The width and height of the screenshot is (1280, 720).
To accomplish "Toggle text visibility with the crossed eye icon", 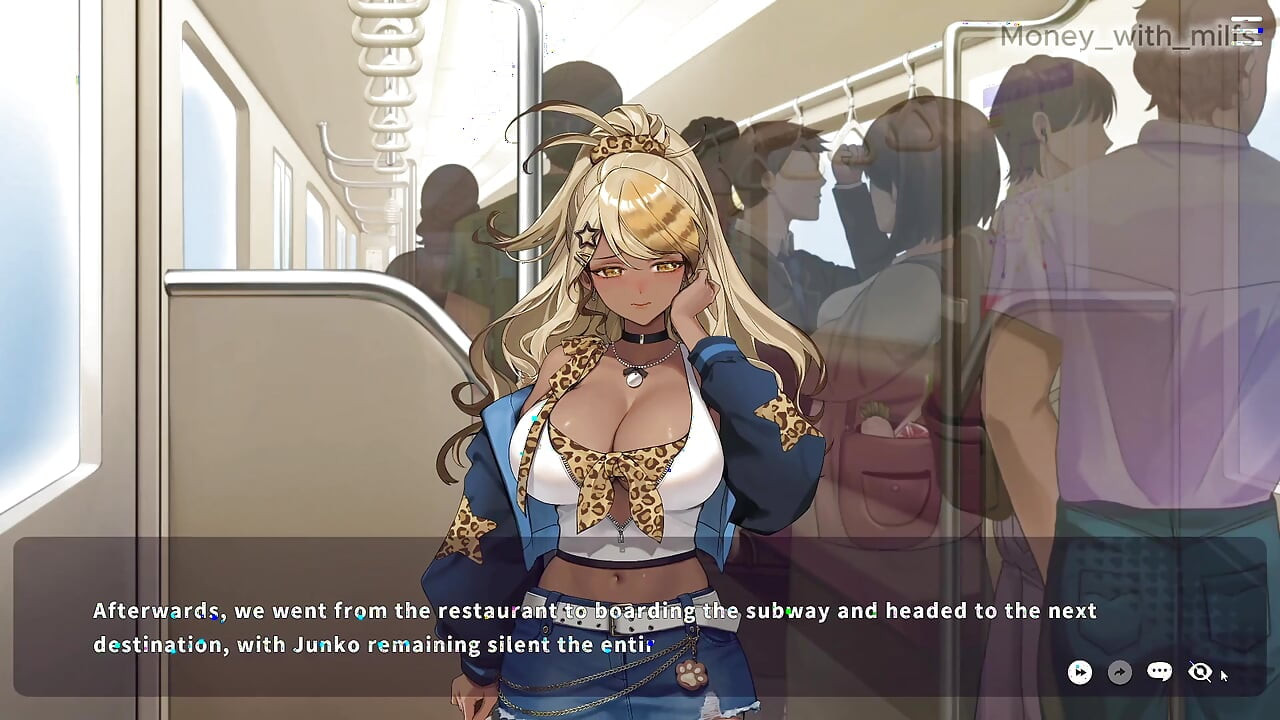I will coord(1199,672).
